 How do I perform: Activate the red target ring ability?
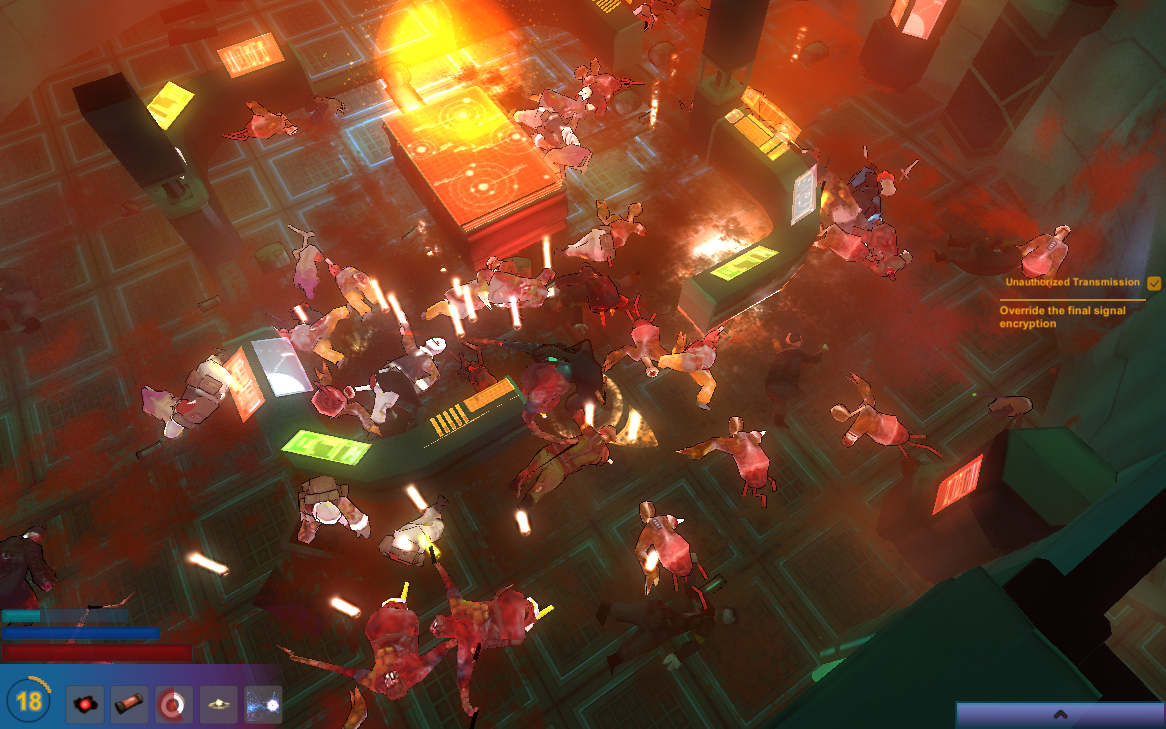tap(174, 704)
